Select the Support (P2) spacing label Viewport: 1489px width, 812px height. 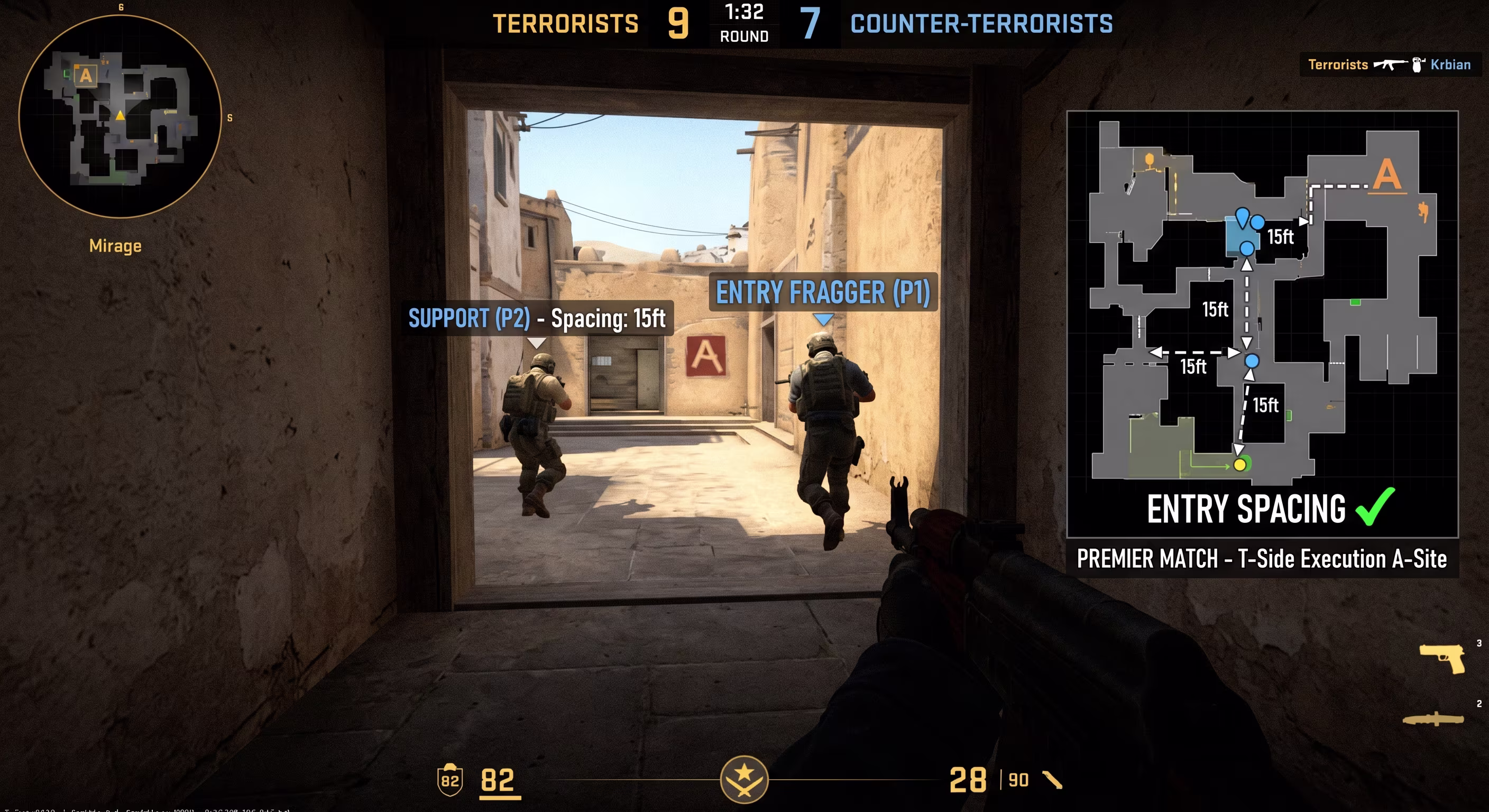[537, 318]
